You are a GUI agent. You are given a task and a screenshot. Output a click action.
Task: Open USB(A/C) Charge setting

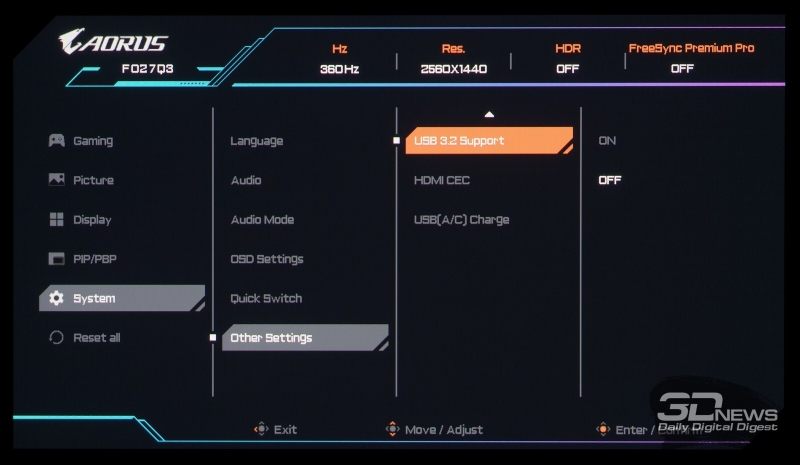click(x=461, y=220)
